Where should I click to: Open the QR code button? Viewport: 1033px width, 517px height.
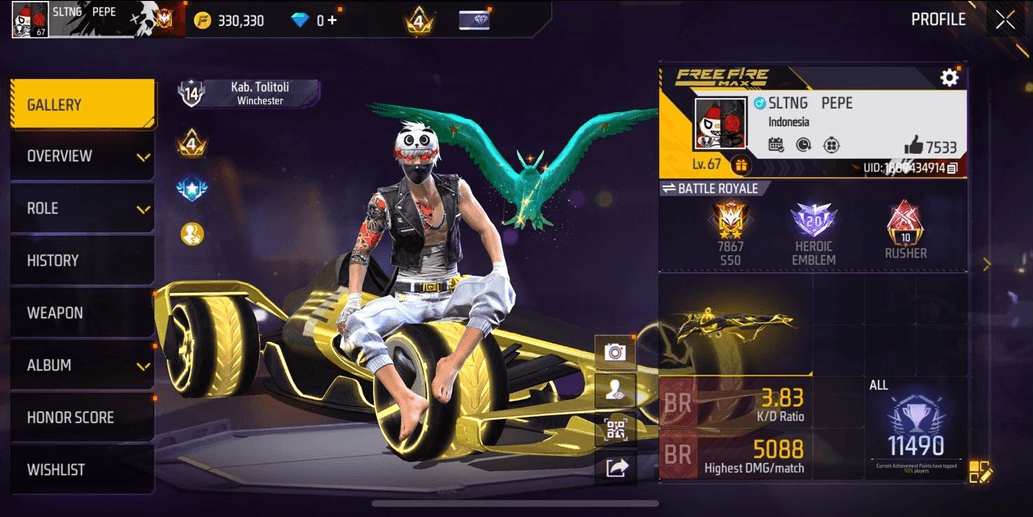pos(615,430)
